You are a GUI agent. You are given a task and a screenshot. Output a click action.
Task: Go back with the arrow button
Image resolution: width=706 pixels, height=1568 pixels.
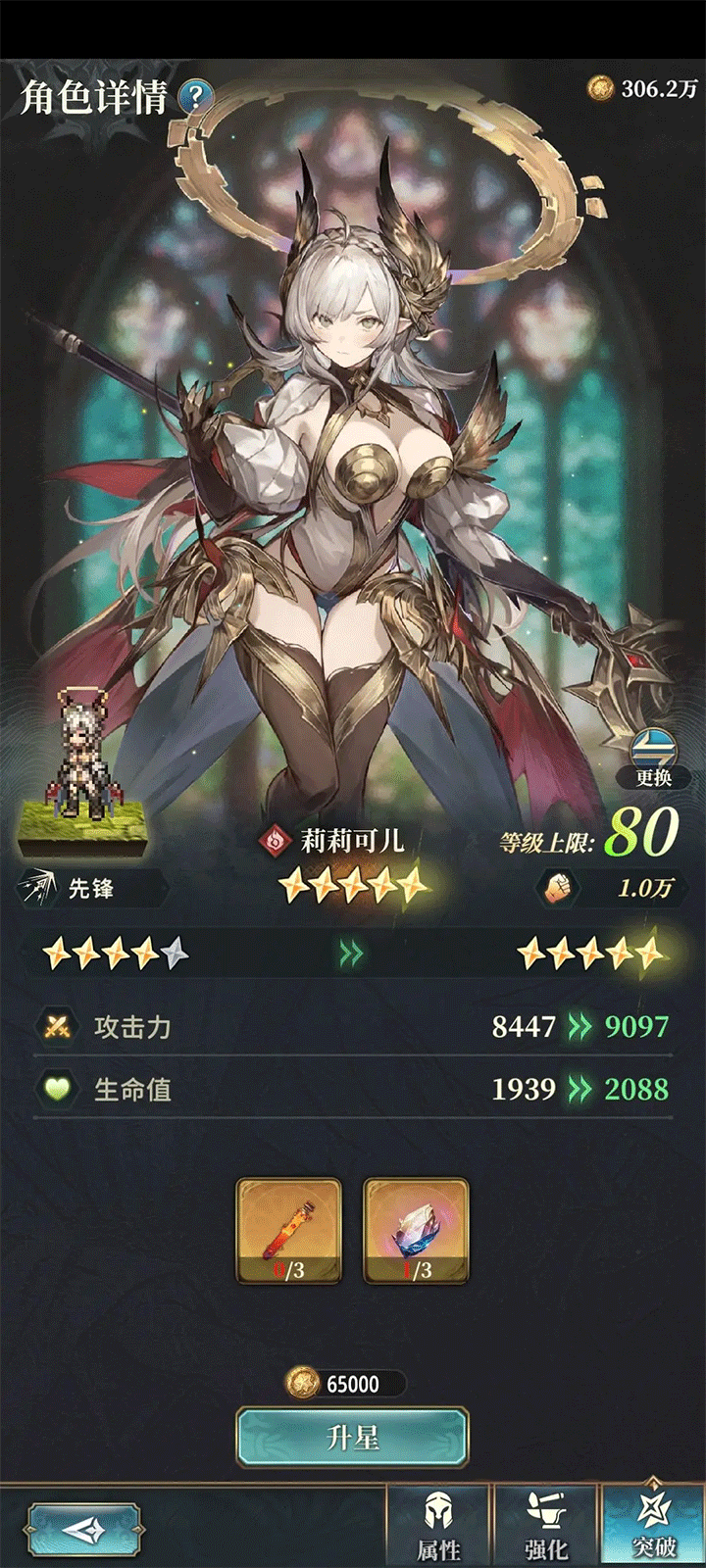coord(83,1531)
